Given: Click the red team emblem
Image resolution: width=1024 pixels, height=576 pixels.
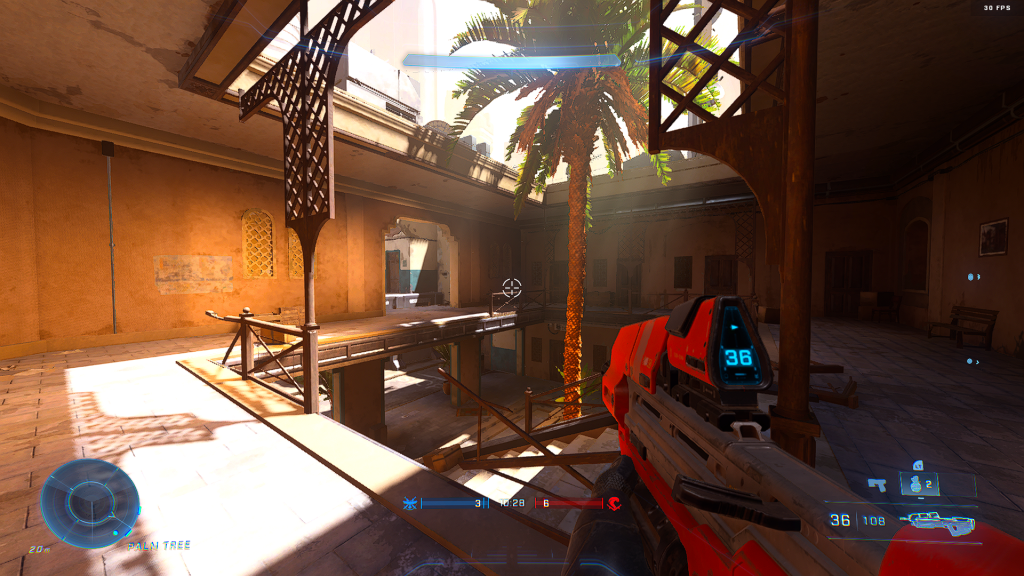Looking at the screenshot, I should click(615, 503).
